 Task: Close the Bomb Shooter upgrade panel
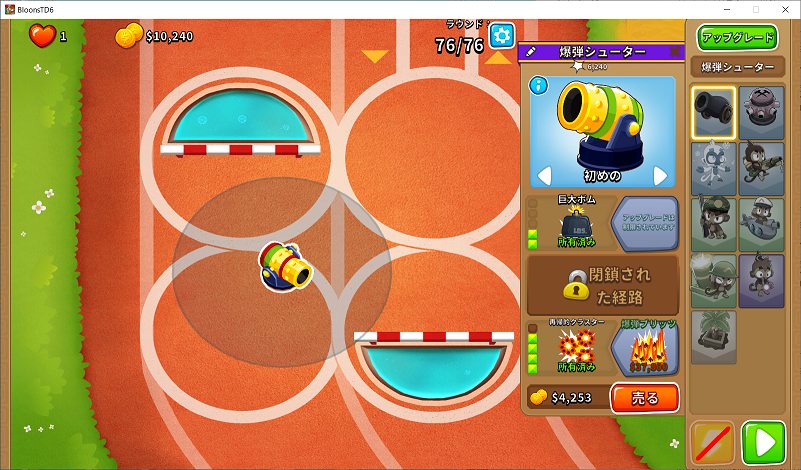tap(675, 52)
